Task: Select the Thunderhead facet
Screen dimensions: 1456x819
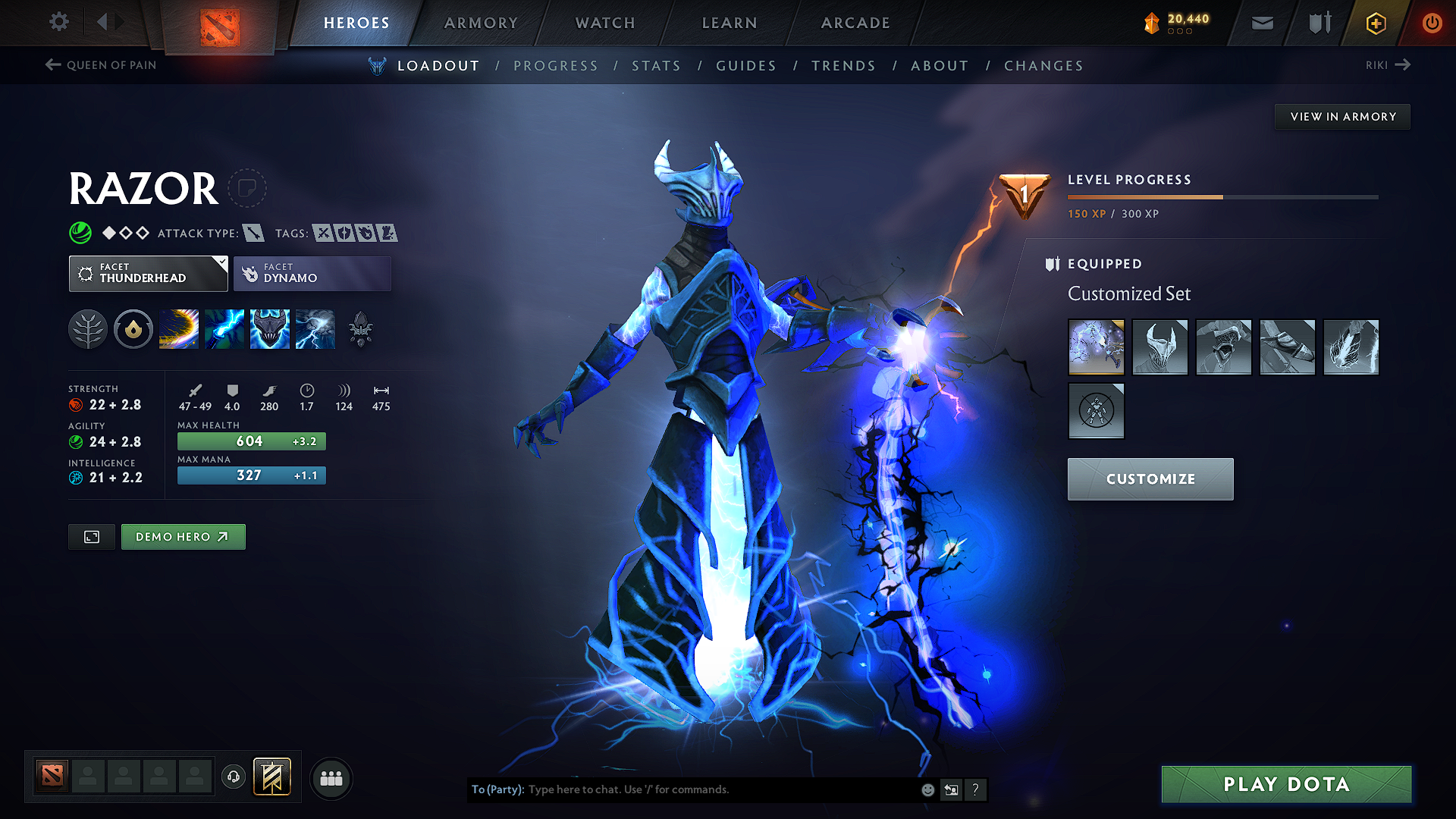Action: (x=148, y=273)
